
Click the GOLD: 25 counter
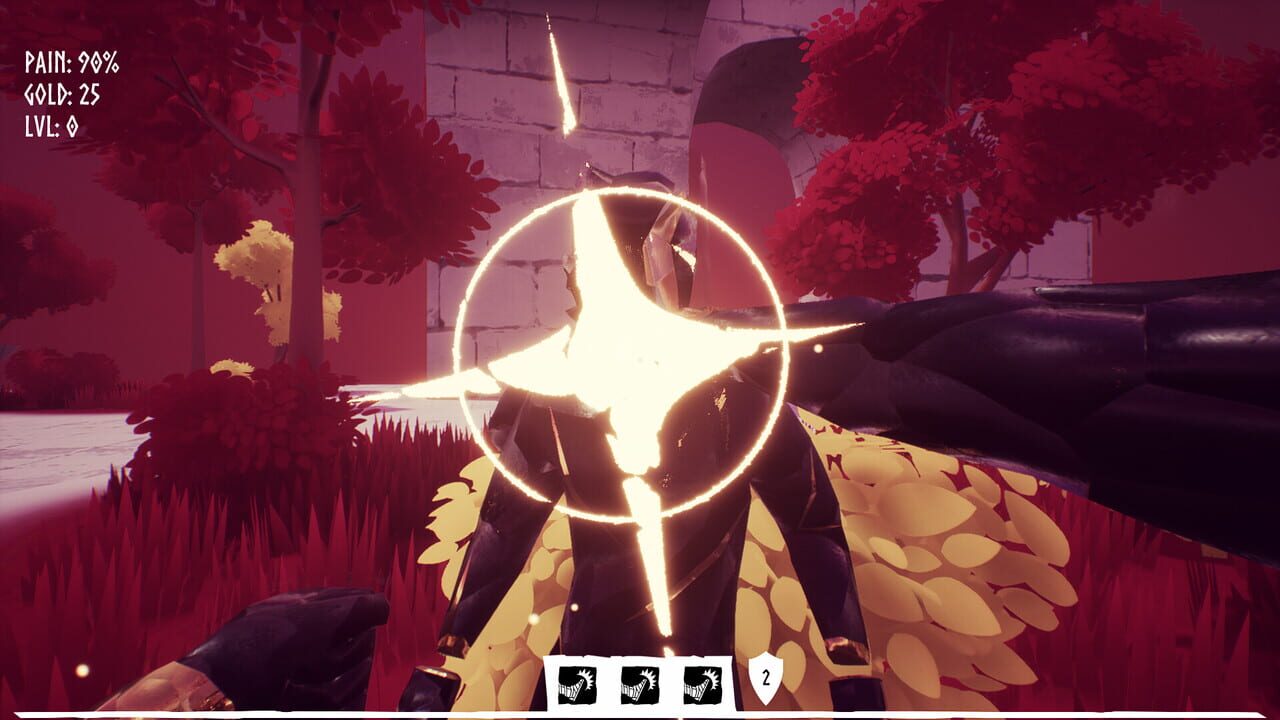62,93
